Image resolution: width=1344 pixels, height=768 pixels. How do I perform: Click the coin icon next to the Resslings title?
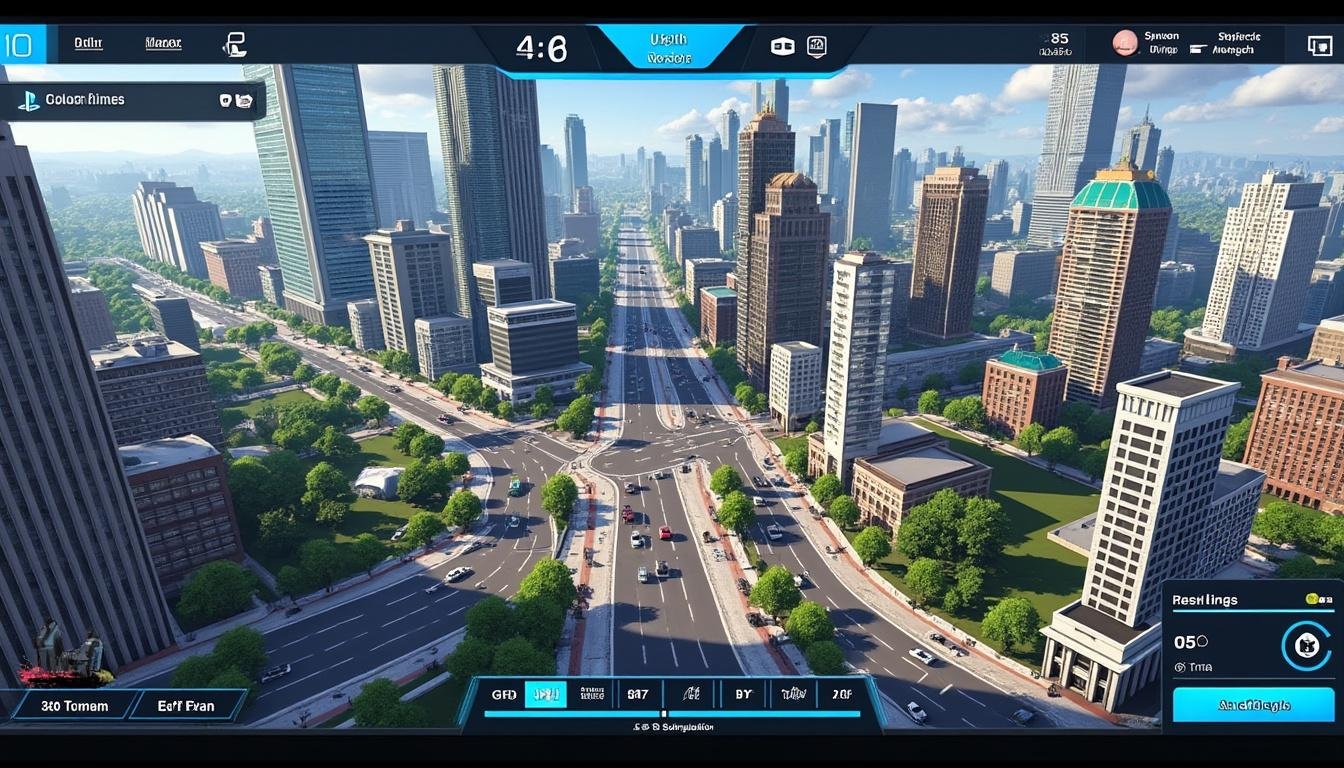[1314, 600]
